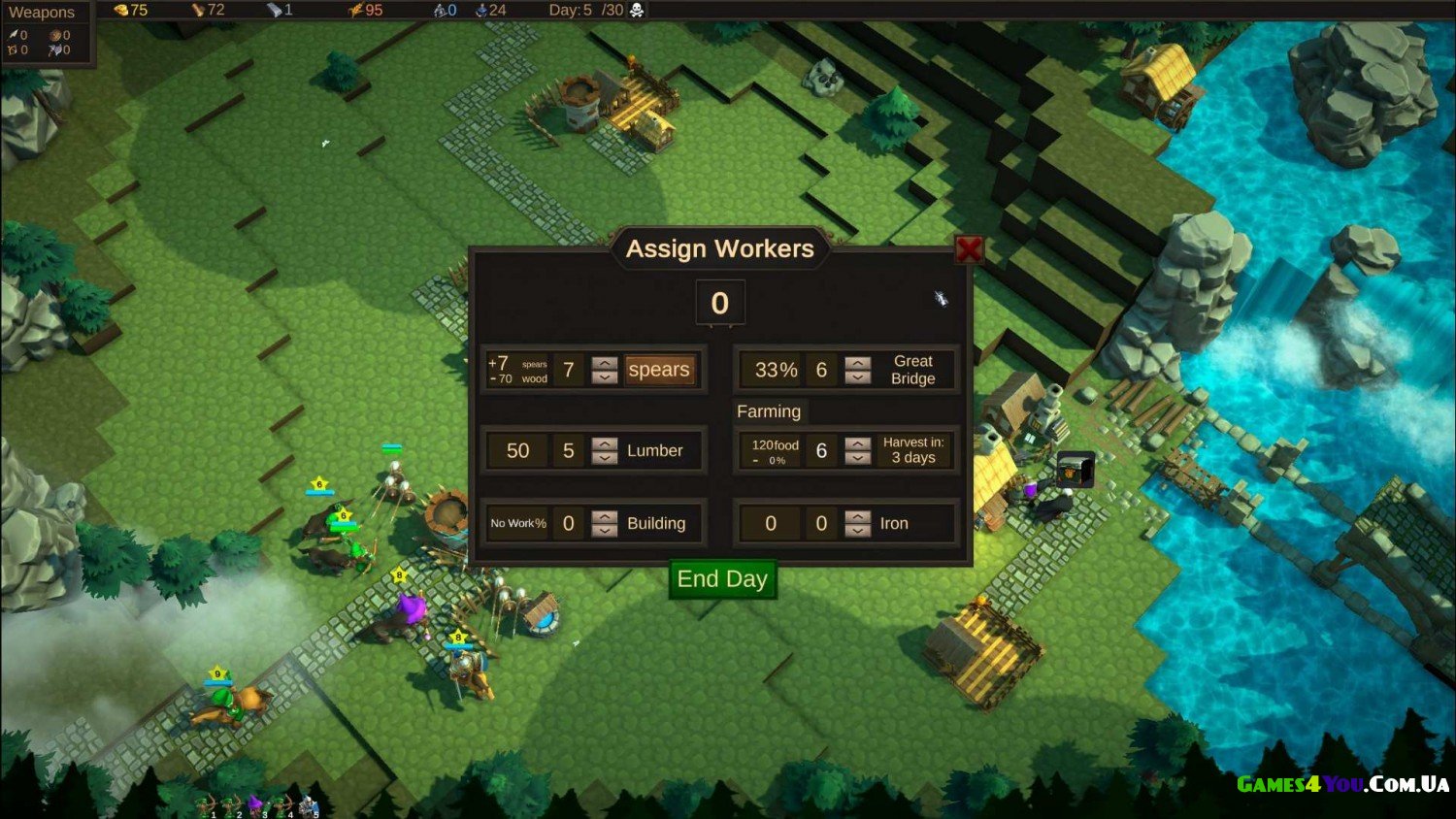
Task: Click the spears weapon type button
Action: pos(659,370)
